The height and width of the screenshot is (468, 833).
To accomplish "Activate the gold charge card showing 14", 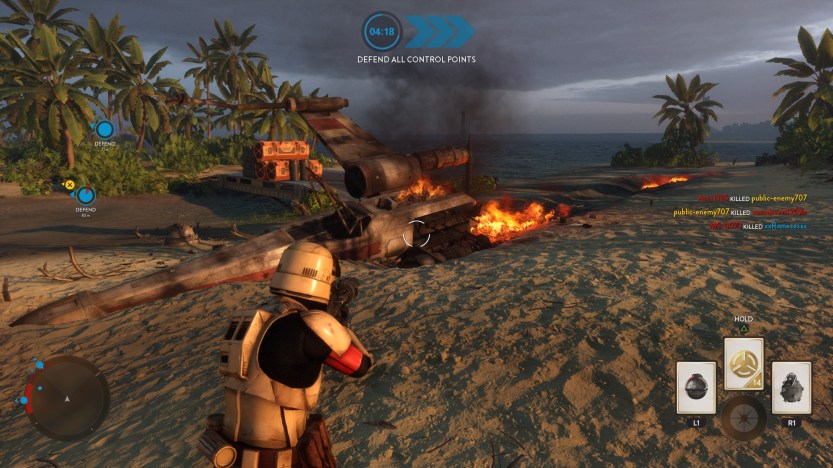I will [743, 363].
